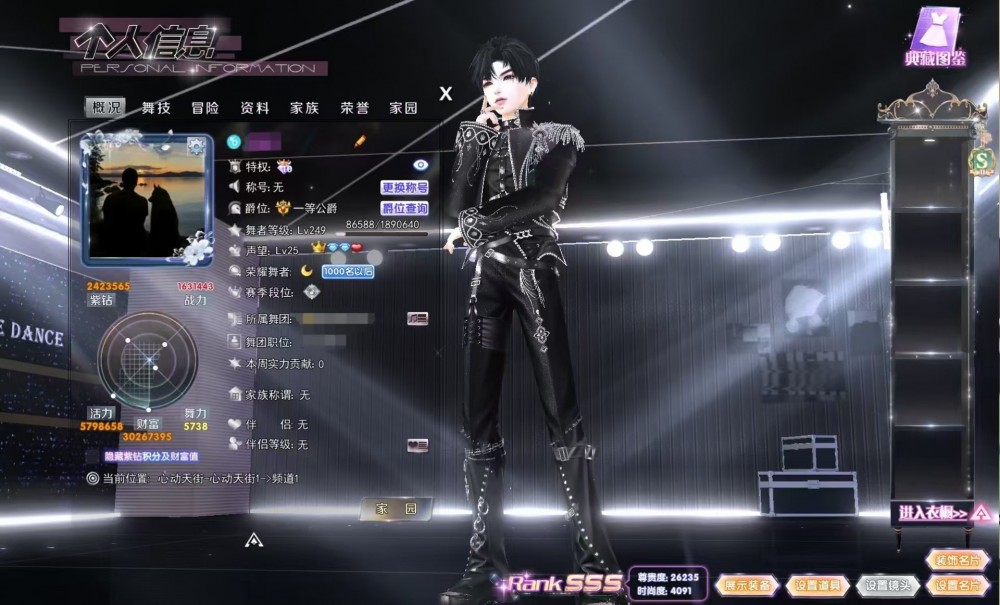Open the 典藏图鉴 collection catalog

pos(935,37)
